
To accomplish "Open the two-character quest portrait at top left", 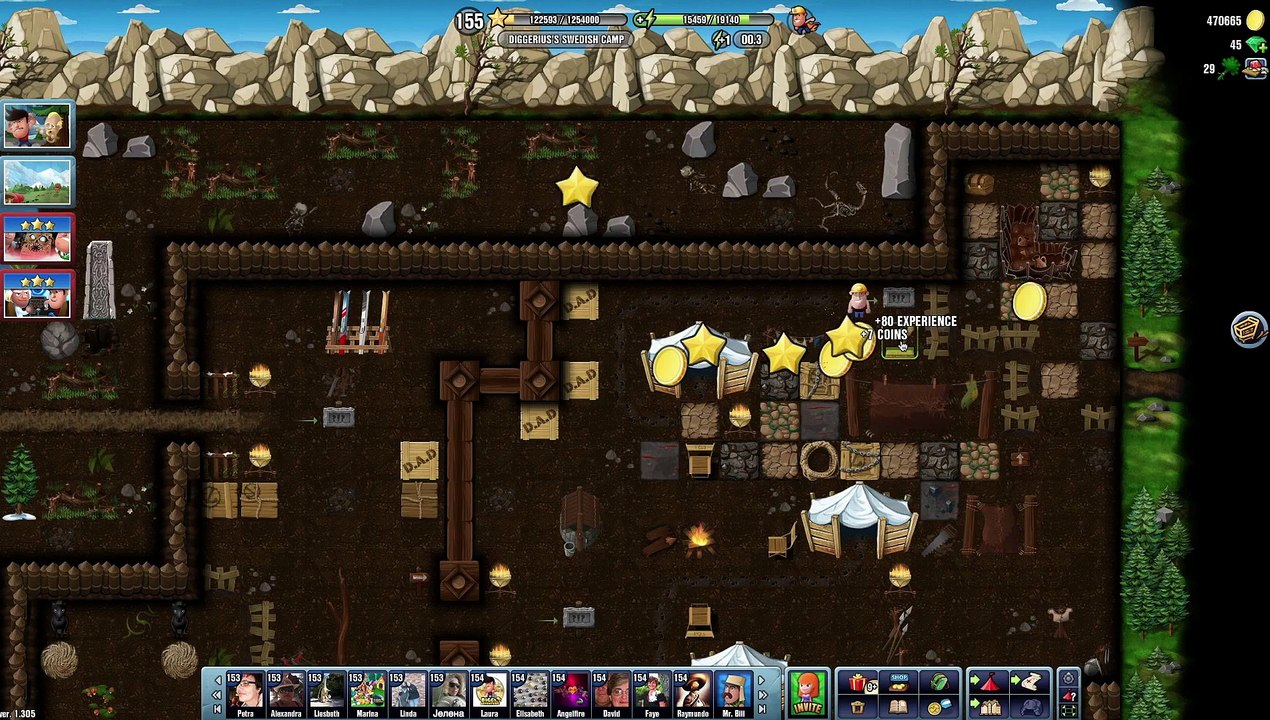I will click(37, 126).
